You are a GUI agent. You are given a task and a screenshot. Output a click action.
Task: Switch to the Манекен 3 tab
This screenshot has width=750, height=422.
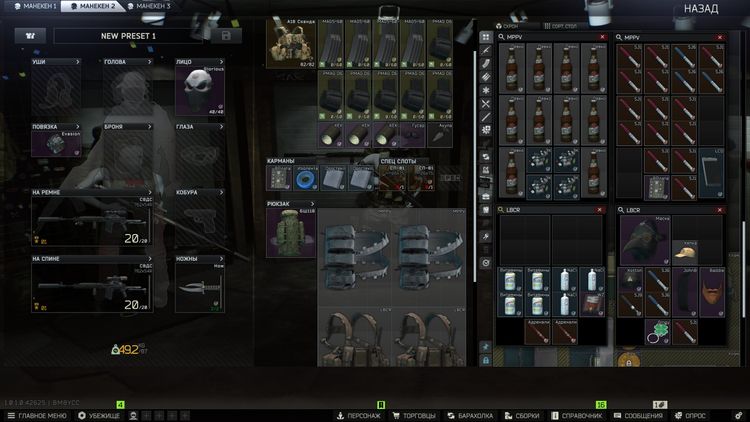tap(148, 6)
